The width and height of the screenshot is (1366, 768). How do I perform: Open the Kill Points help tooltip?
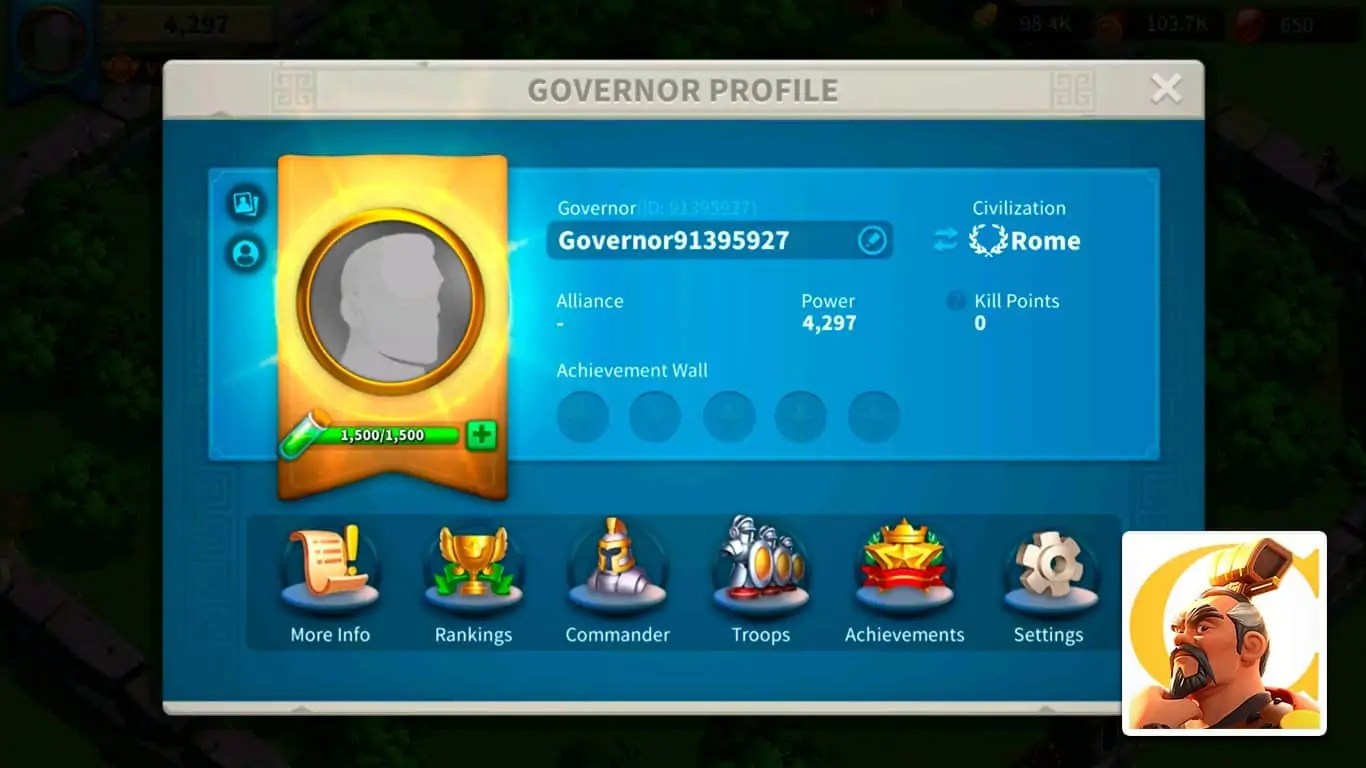(955, 301)
